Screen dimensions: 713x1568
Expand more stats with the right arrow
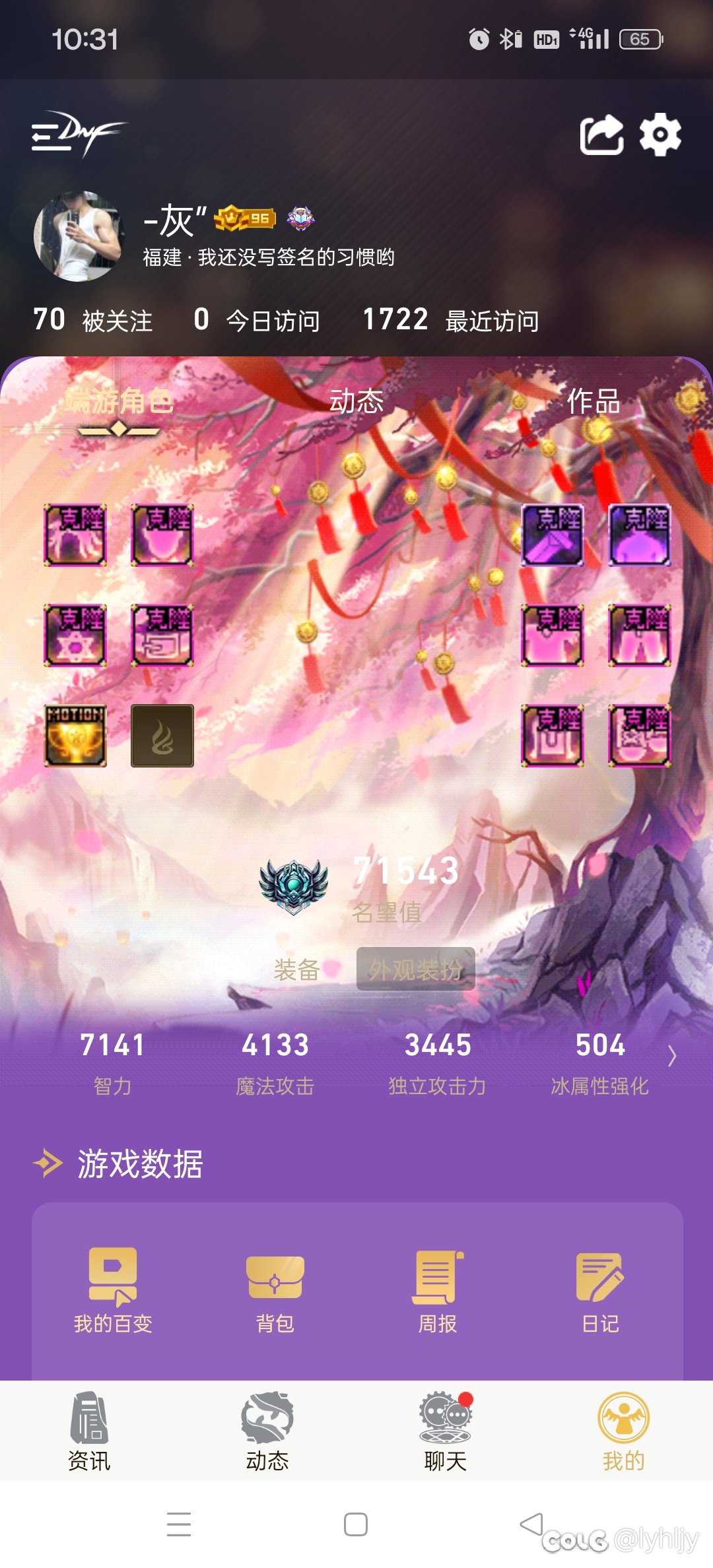tap(672, 1056)
